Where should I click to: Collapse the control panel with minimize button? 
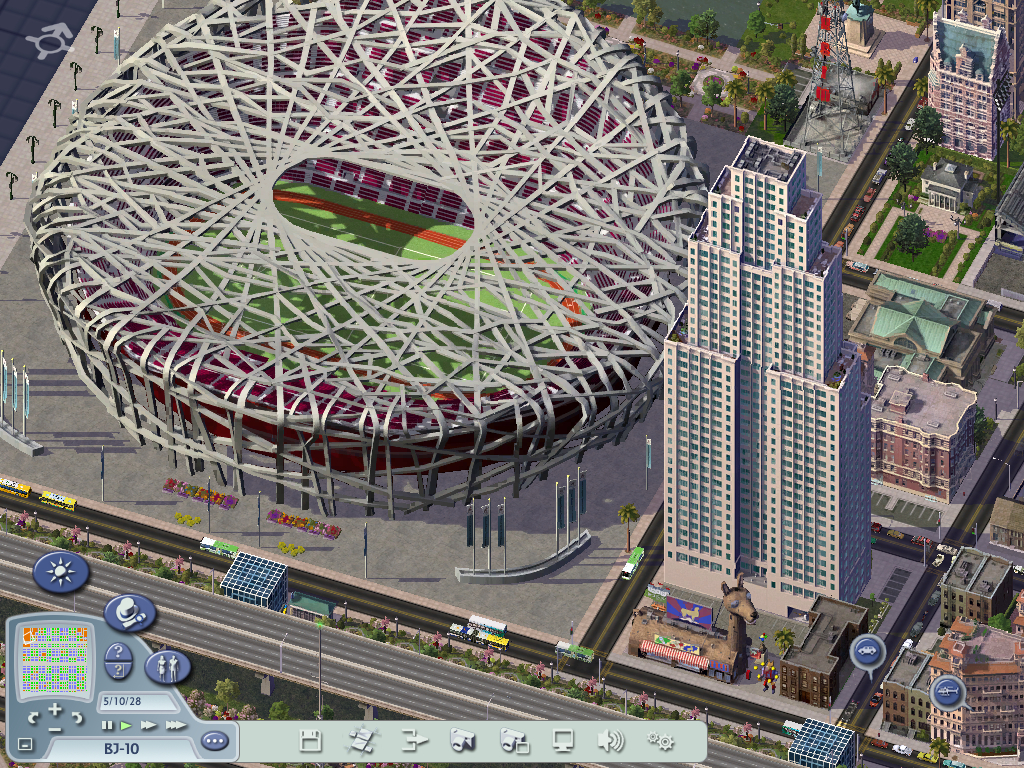[25, 745]
